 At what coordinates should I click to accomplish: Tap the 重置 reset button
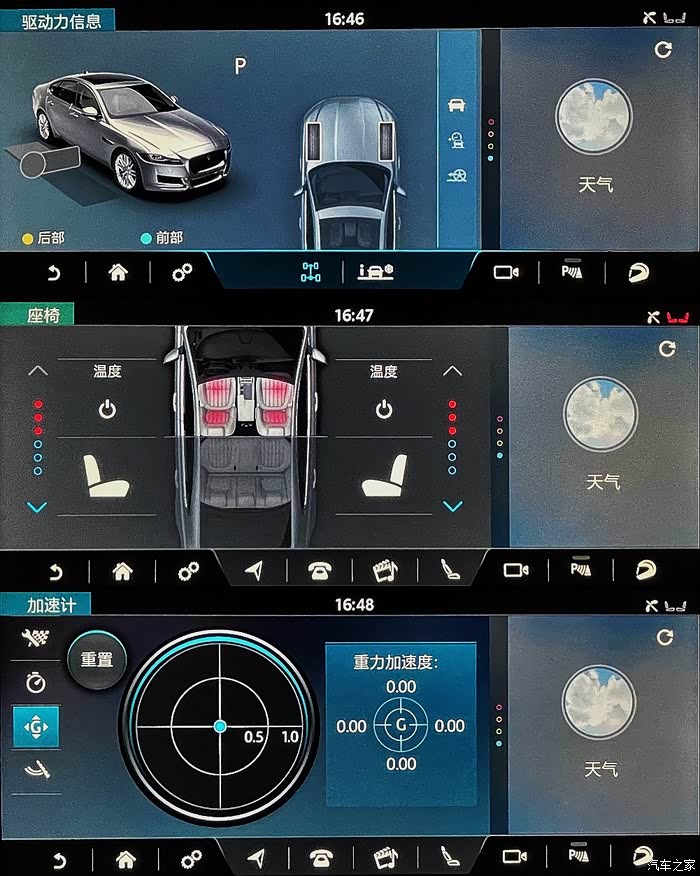coord(97,660)
